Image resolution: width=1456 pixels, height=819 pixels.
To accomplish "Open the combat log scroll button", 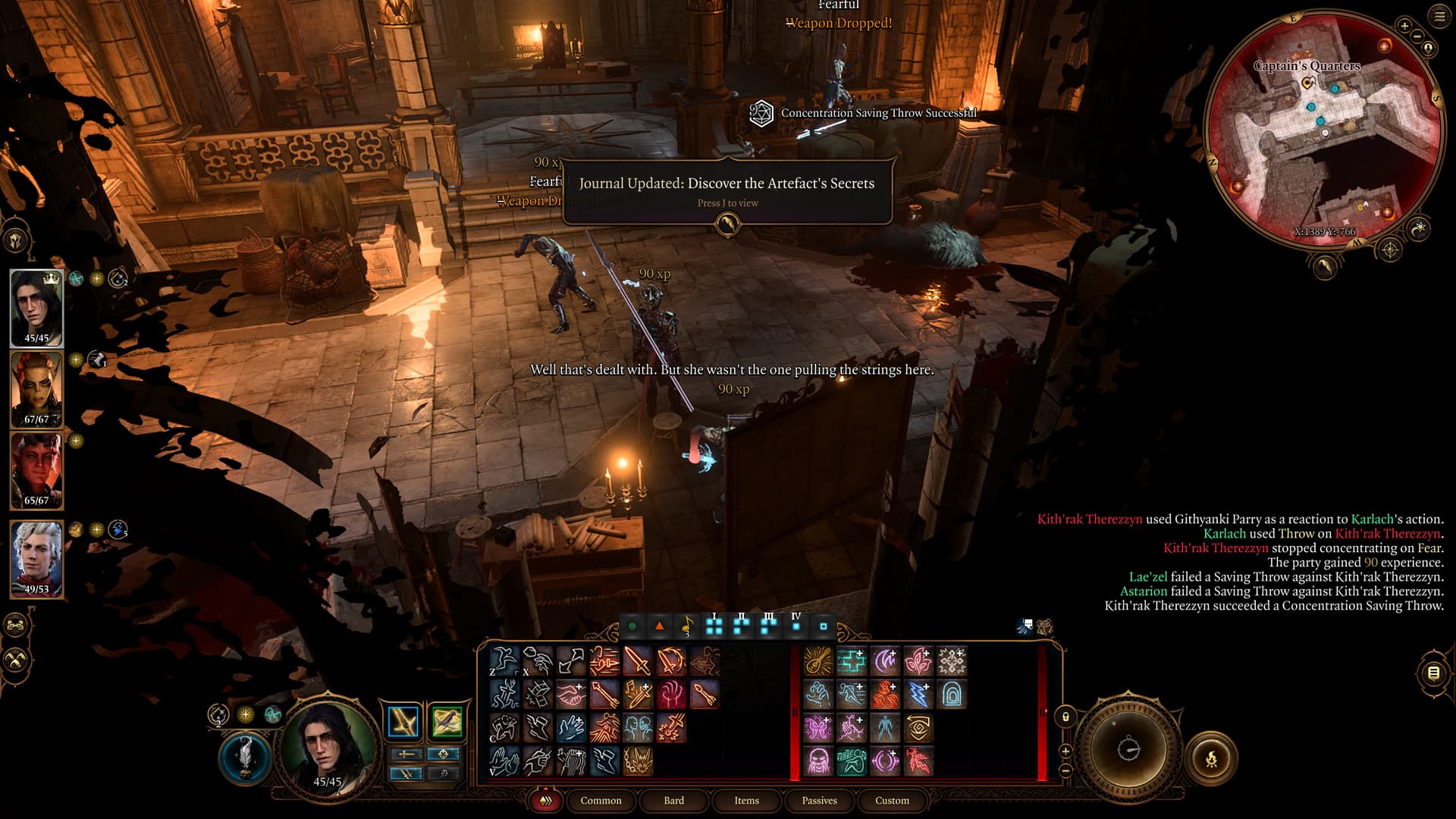I will pyautogui.click(x=1432, y=673).
